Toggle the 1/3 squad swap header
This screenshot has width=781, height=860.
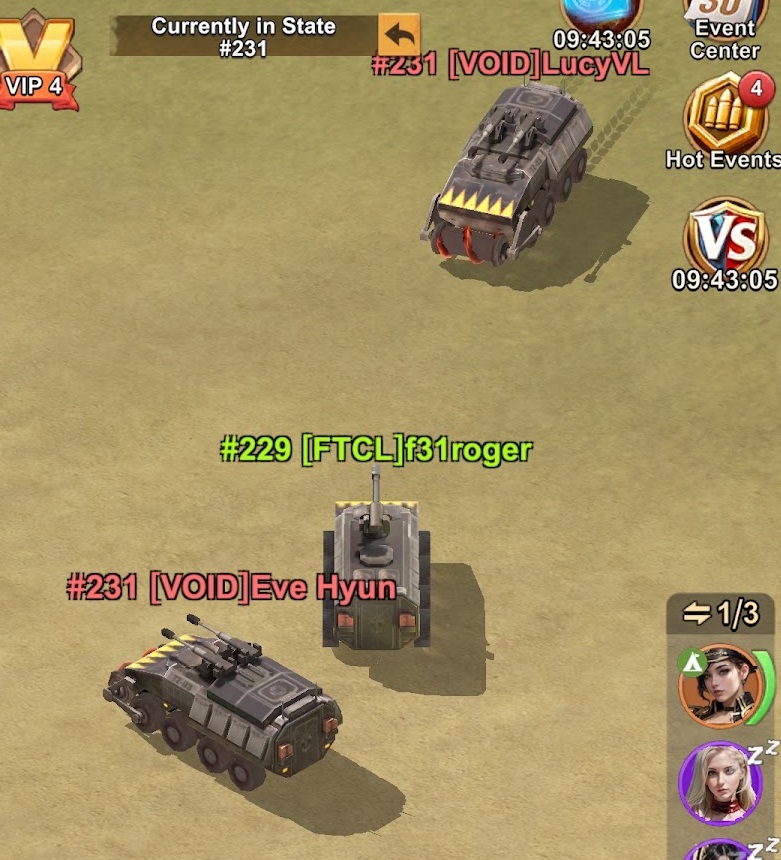pos(721,613)
